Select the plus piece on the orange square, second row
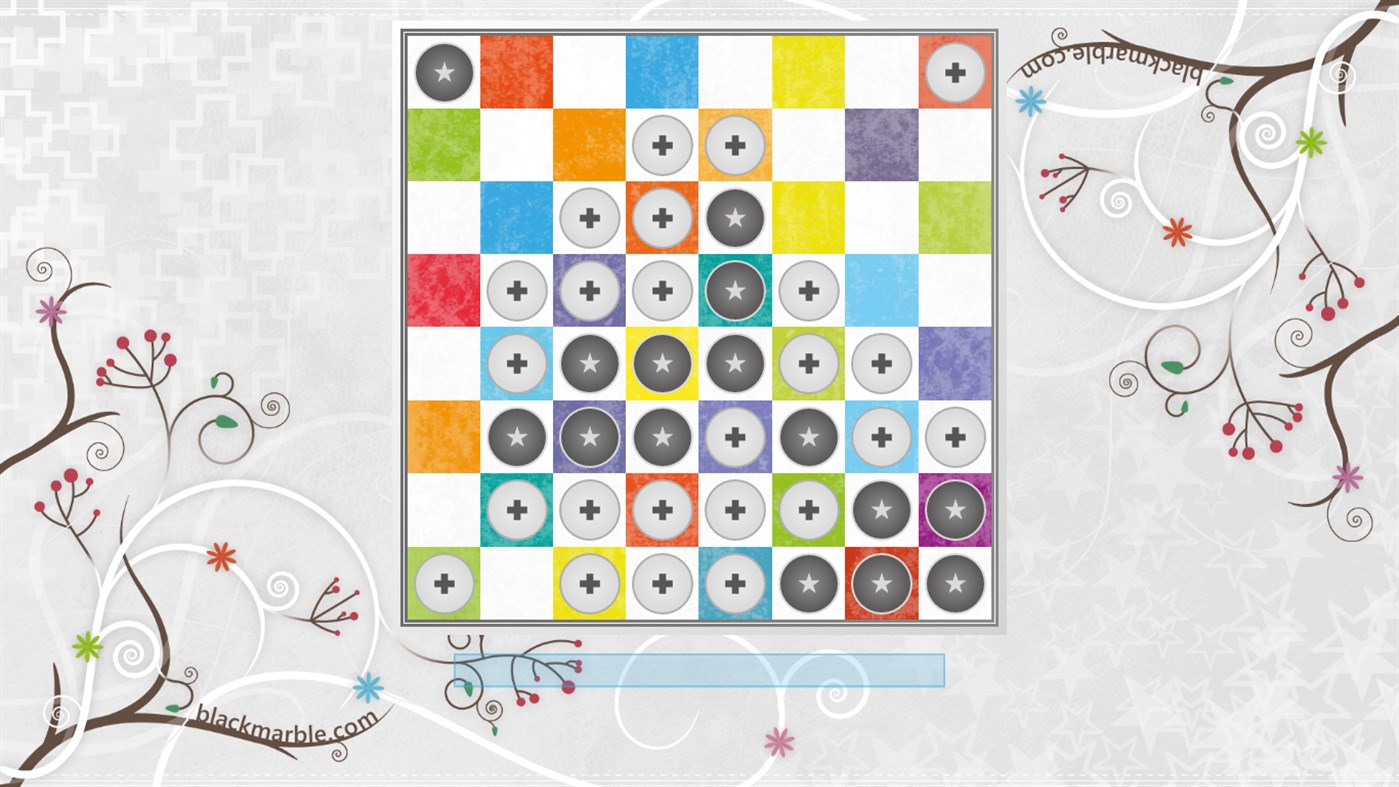The height and width of the screenshot is (787, 1399). [734, 145]
